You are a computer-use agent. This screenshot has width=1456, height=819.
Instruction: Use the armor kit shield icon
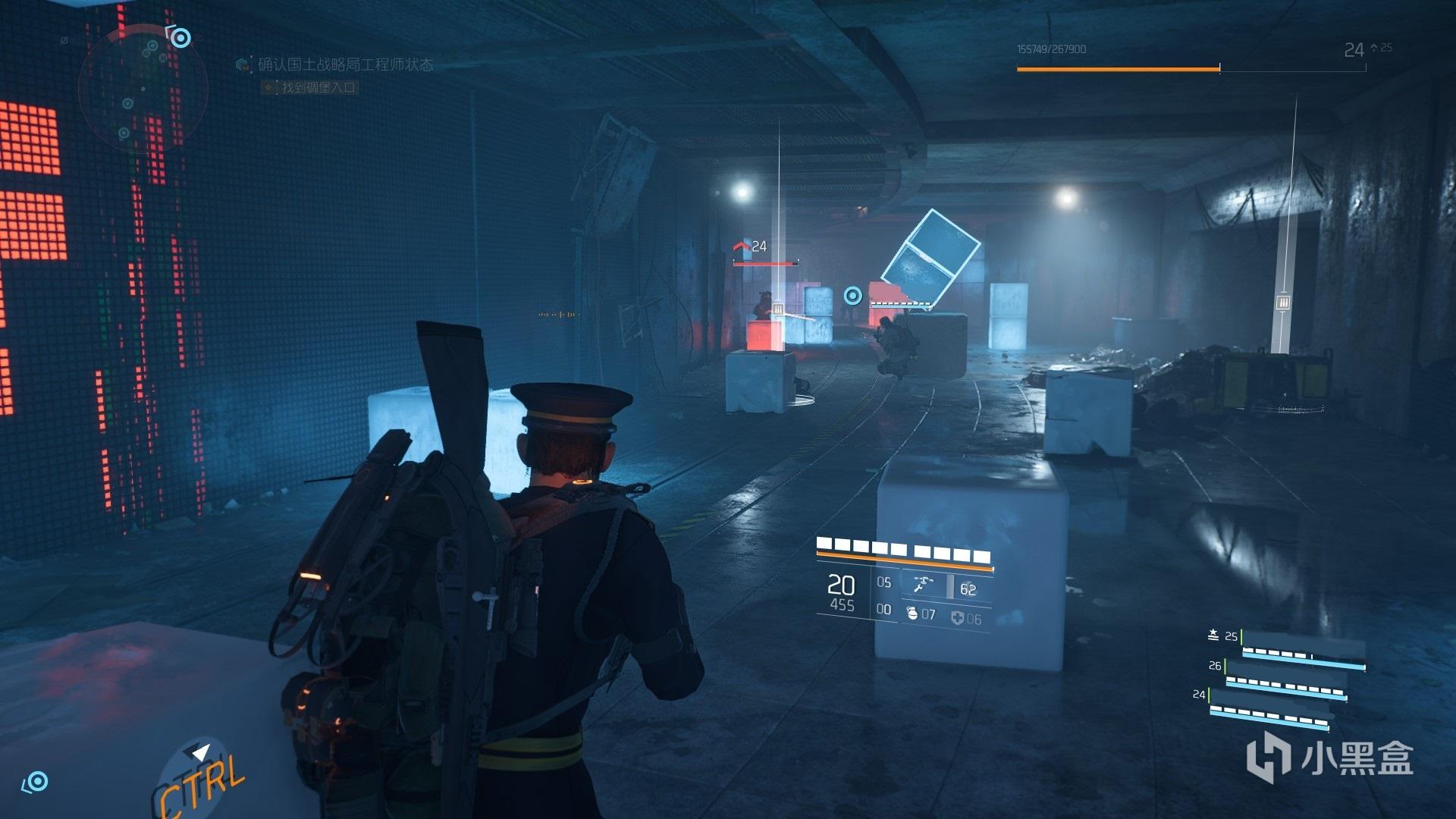coord(957,619)
